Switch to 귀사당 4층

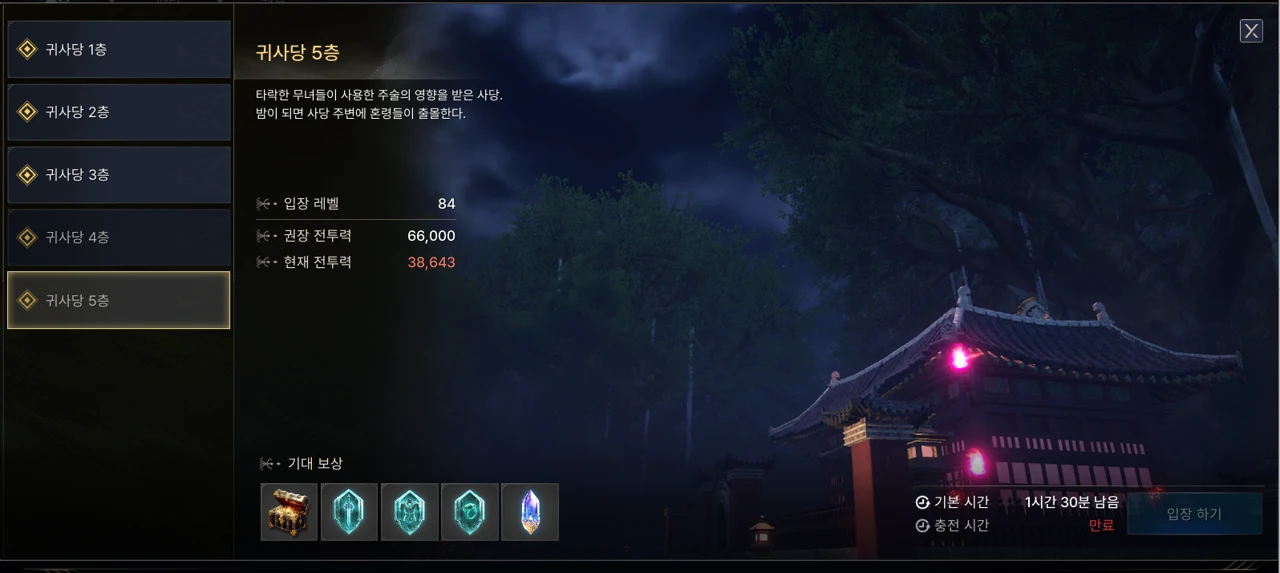pyautogui.click(x=119, y=238)
